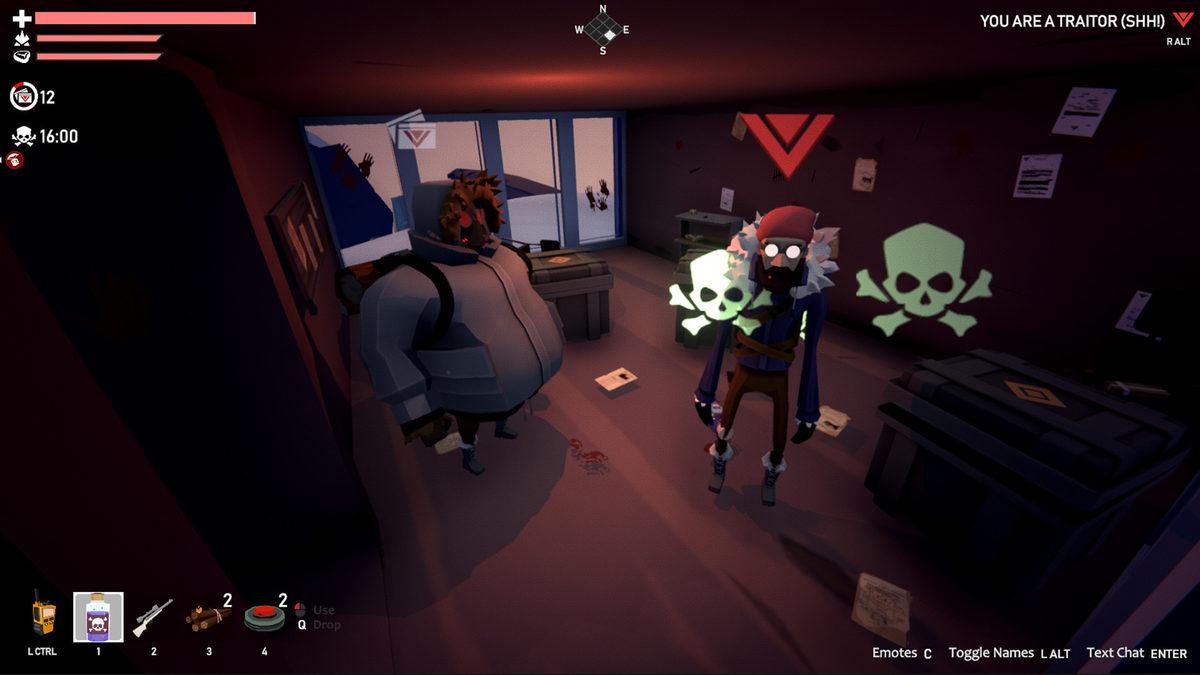
Task: Select the red pressure trap item
Action: (x=264, y=617)
